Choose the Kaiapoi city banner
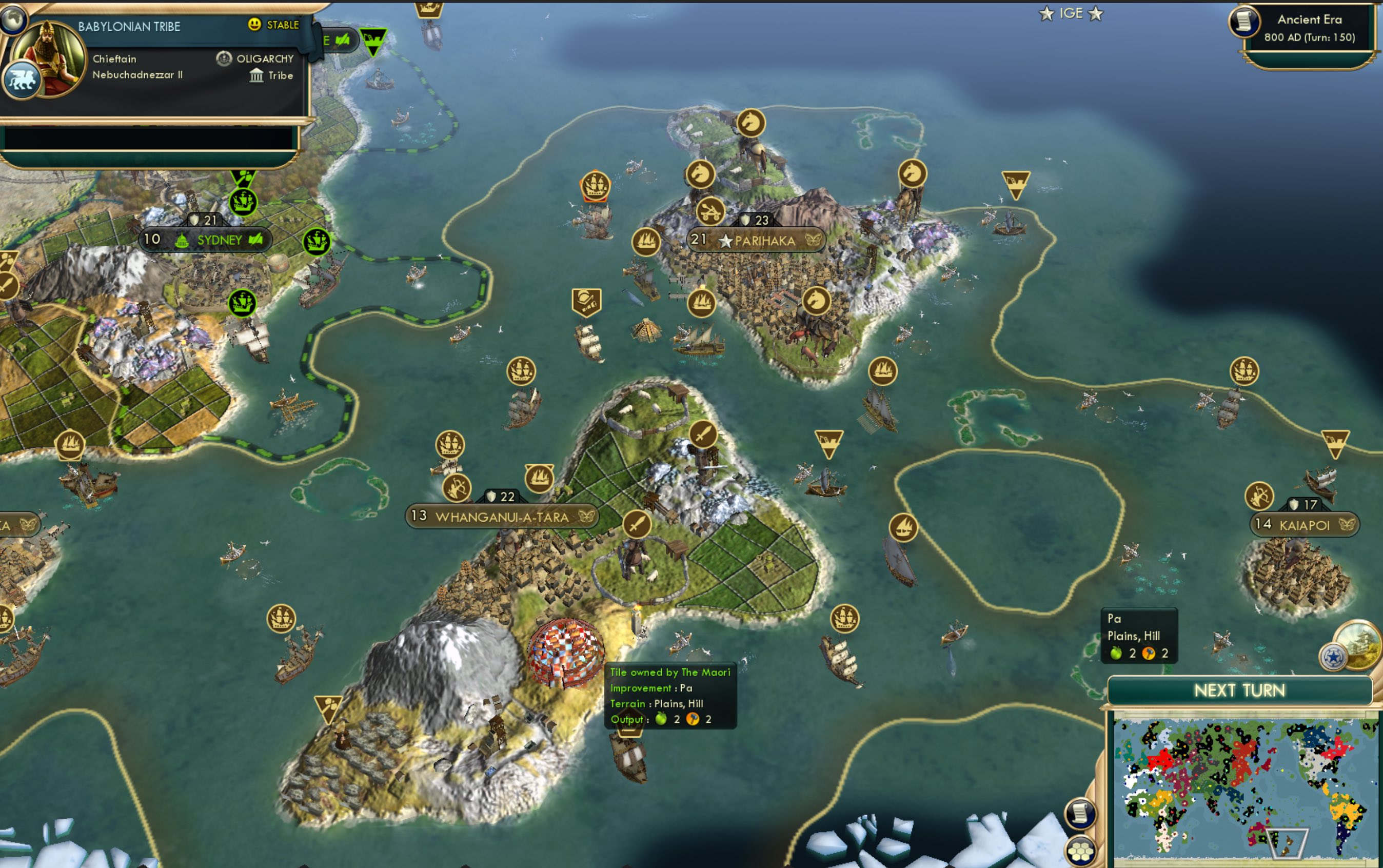This screenshot has height=868, width=1383. (x=1304, y=525)
